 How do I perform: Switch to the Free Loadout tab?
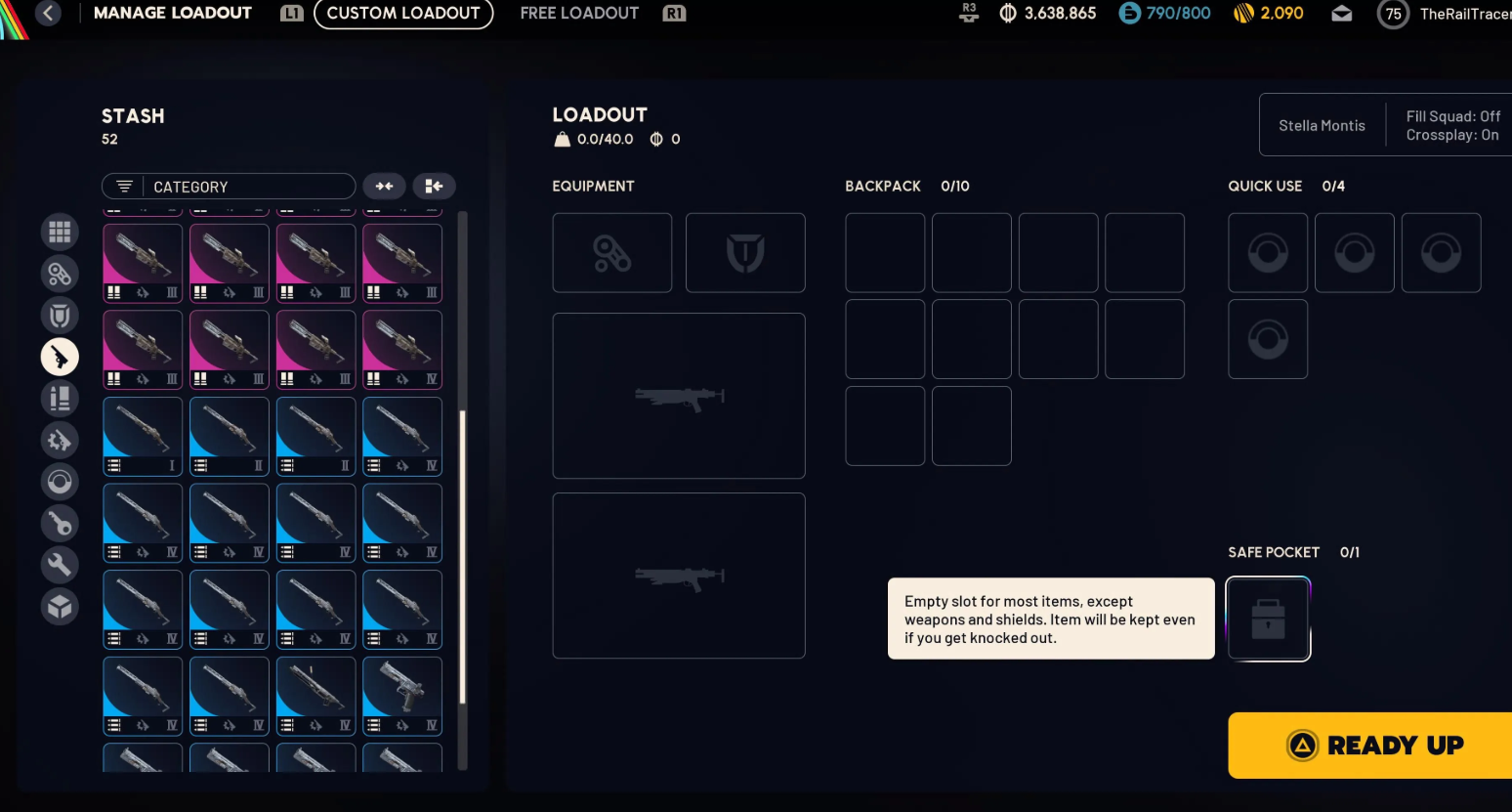579,14
